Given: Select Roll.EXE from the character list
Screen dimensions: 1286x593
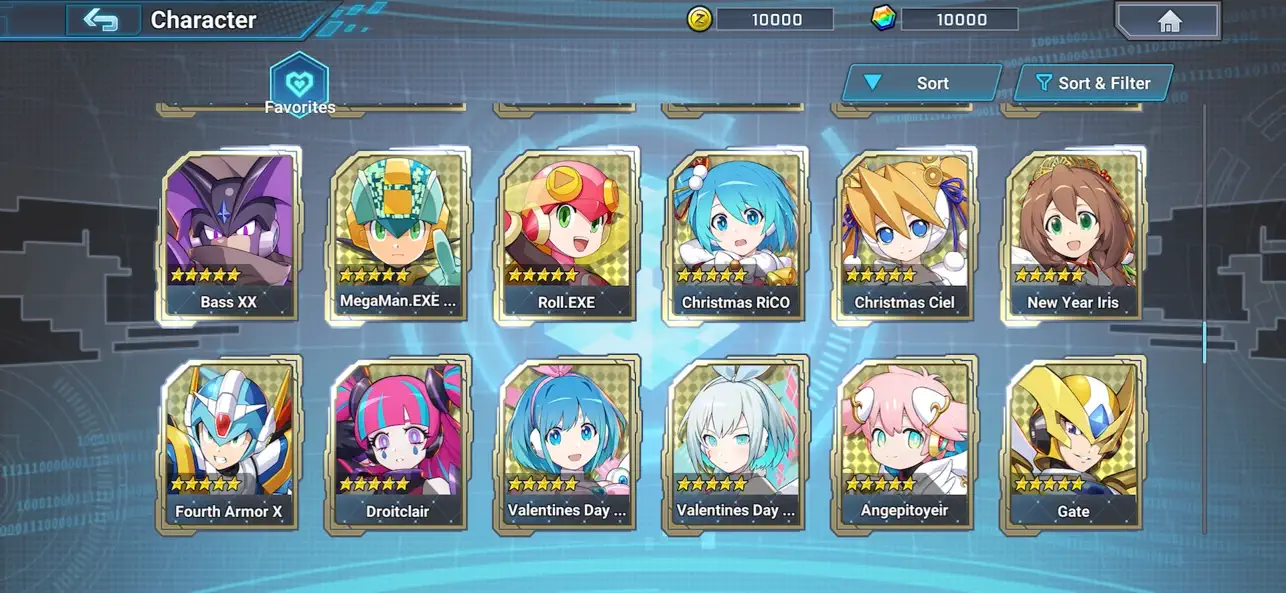Looking at the screenshot, I should click(x=568, y=236).
